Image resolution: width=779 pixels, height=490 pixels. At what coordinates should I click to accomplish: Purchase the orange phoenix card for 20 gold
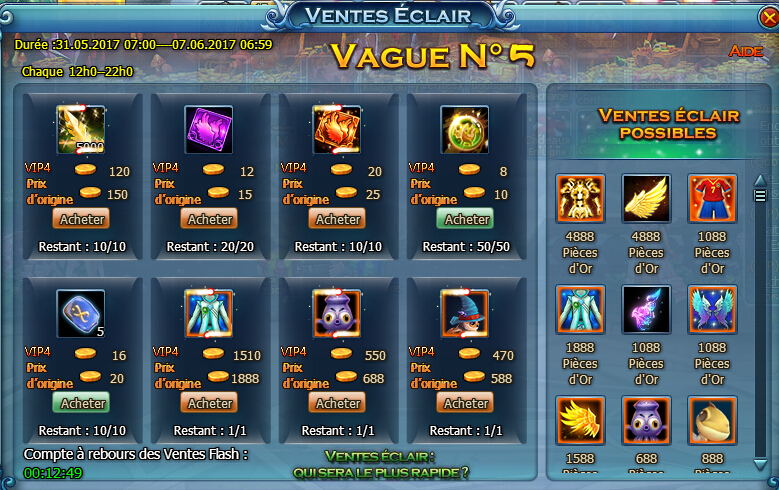pos(338,219)
